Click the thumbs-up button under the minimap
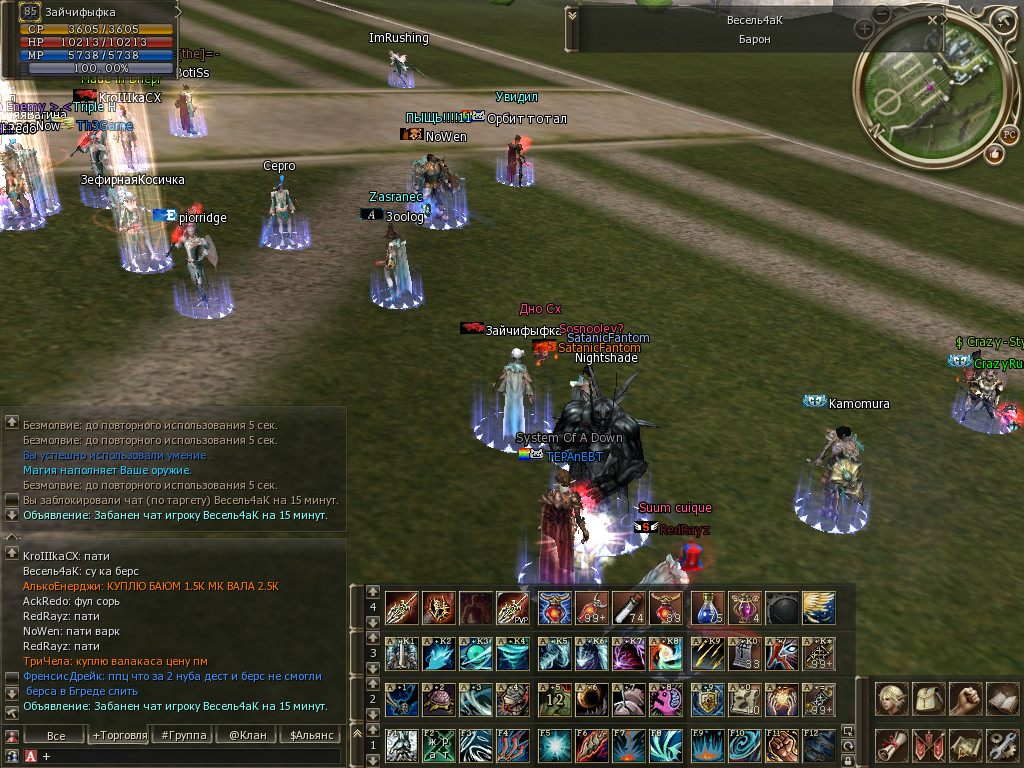The image size is (1024, 768). (x=994, y=154)
